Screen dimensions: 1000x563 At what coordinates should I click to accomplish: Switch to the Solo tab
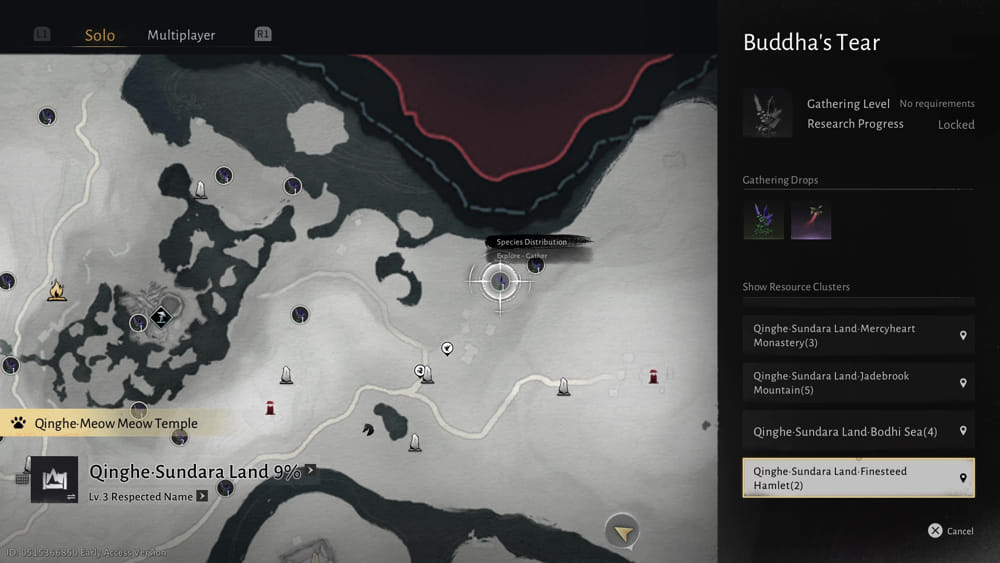[99, 35]
